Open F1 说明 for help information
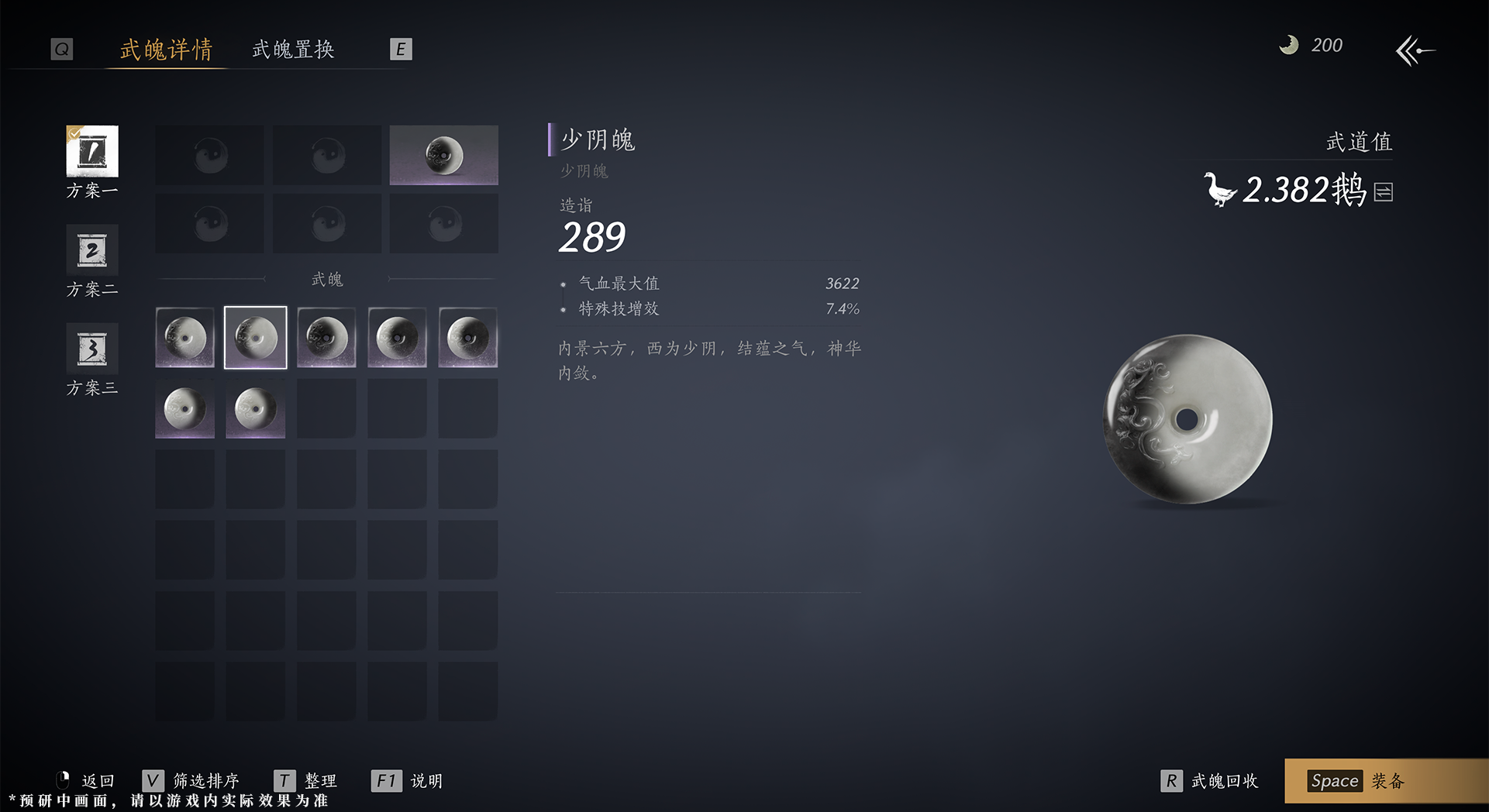This screenshot has height=812, width=1489. click(408, 781)
